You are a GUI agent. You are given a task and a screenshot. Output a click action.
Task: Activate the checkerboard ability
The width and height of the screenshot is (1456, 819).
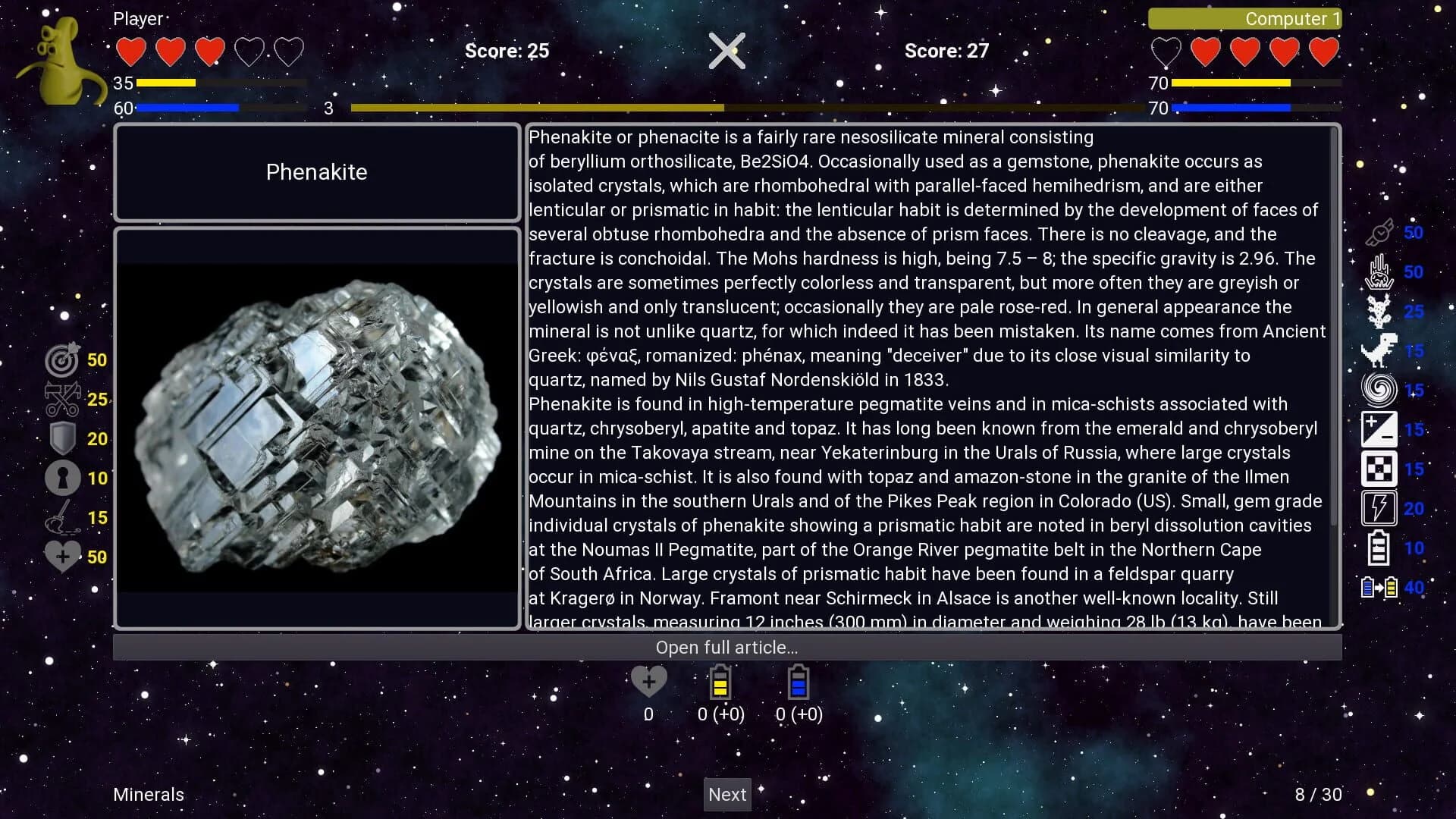coord(1379,469)
